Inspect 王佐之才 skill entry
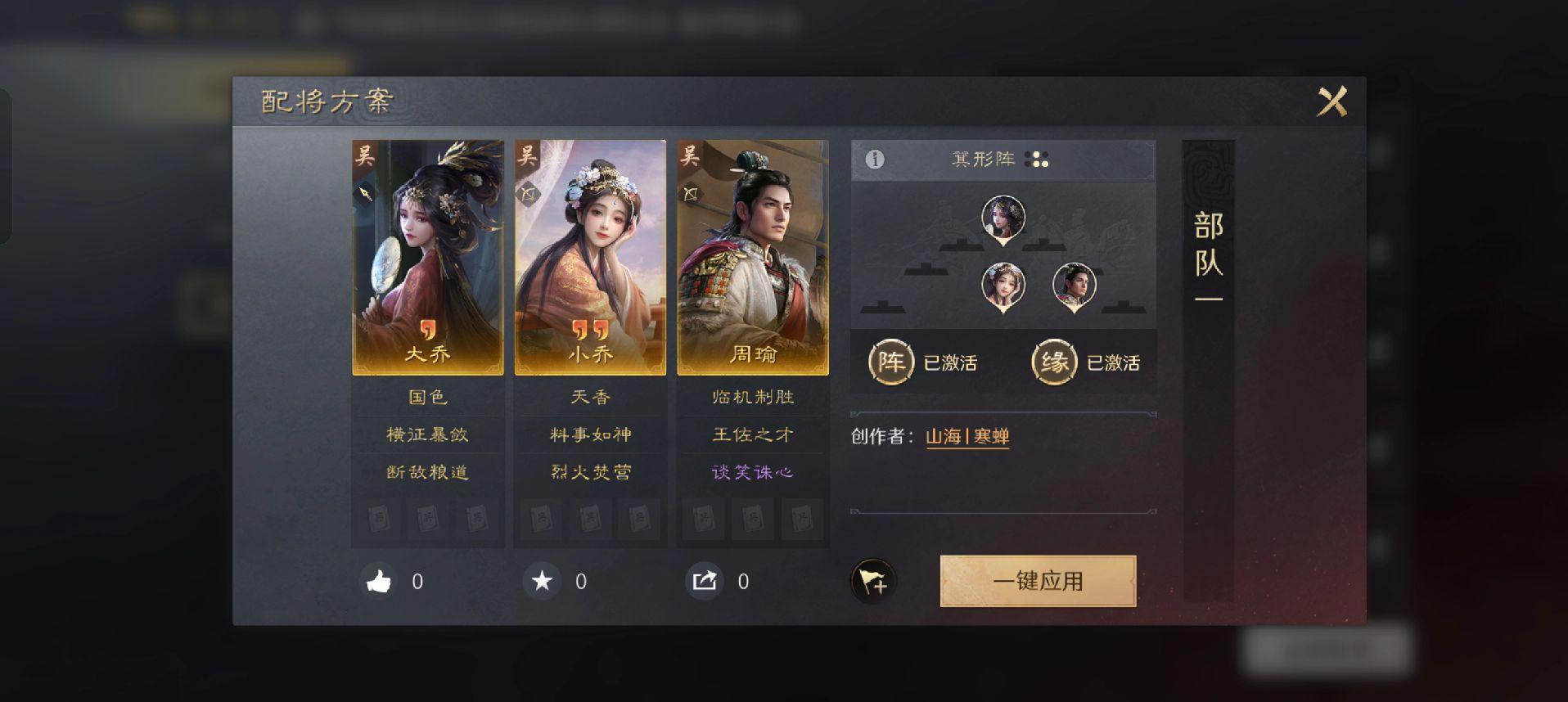 point(753,434)
